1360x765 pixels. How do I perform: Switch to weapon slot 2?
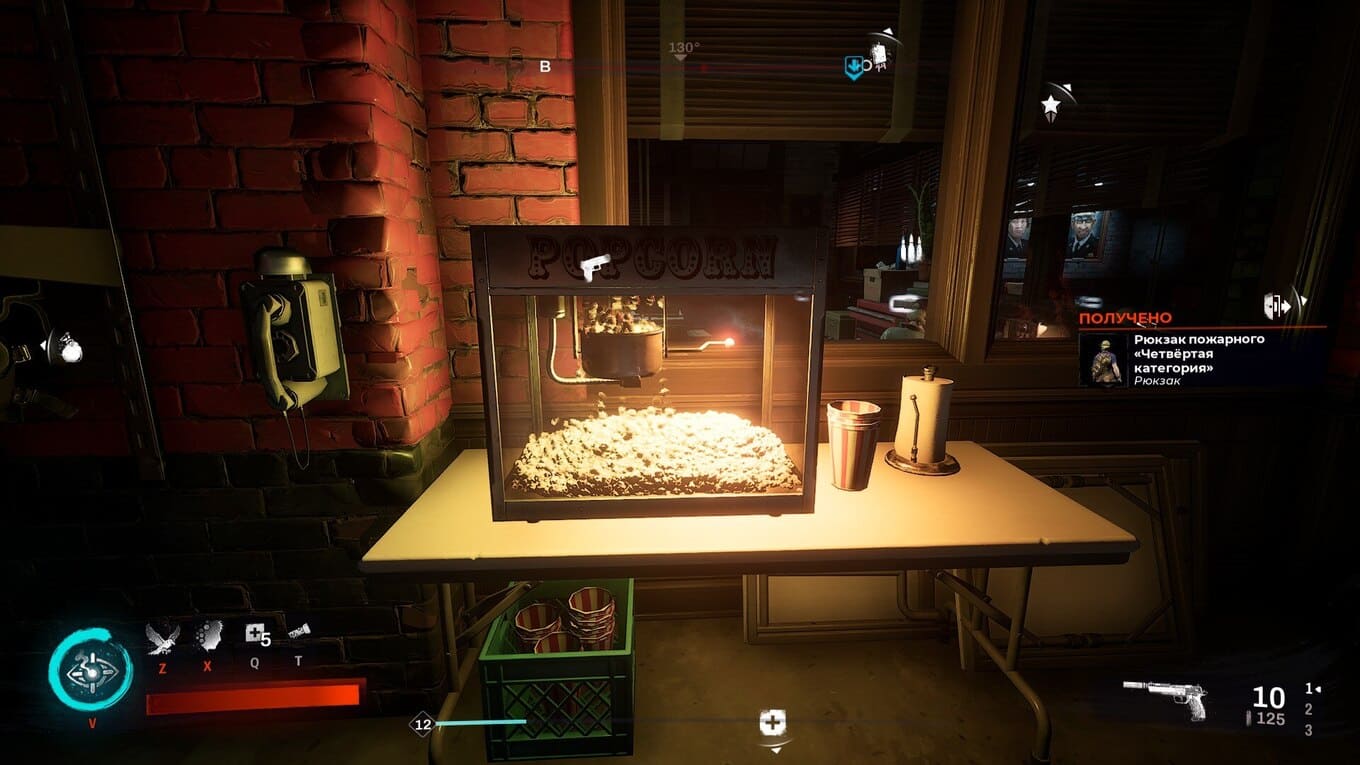click(x=1309, y=709)
